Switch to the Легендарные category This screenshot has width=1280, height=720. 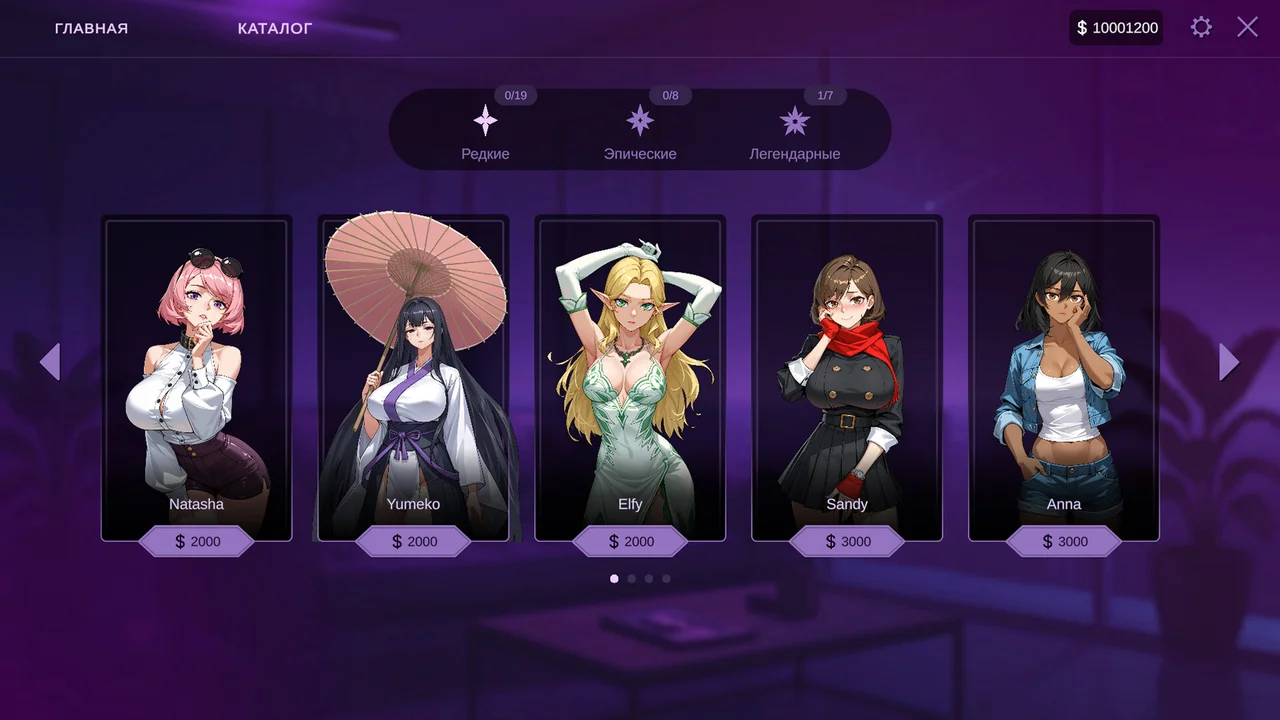point(795,131)
